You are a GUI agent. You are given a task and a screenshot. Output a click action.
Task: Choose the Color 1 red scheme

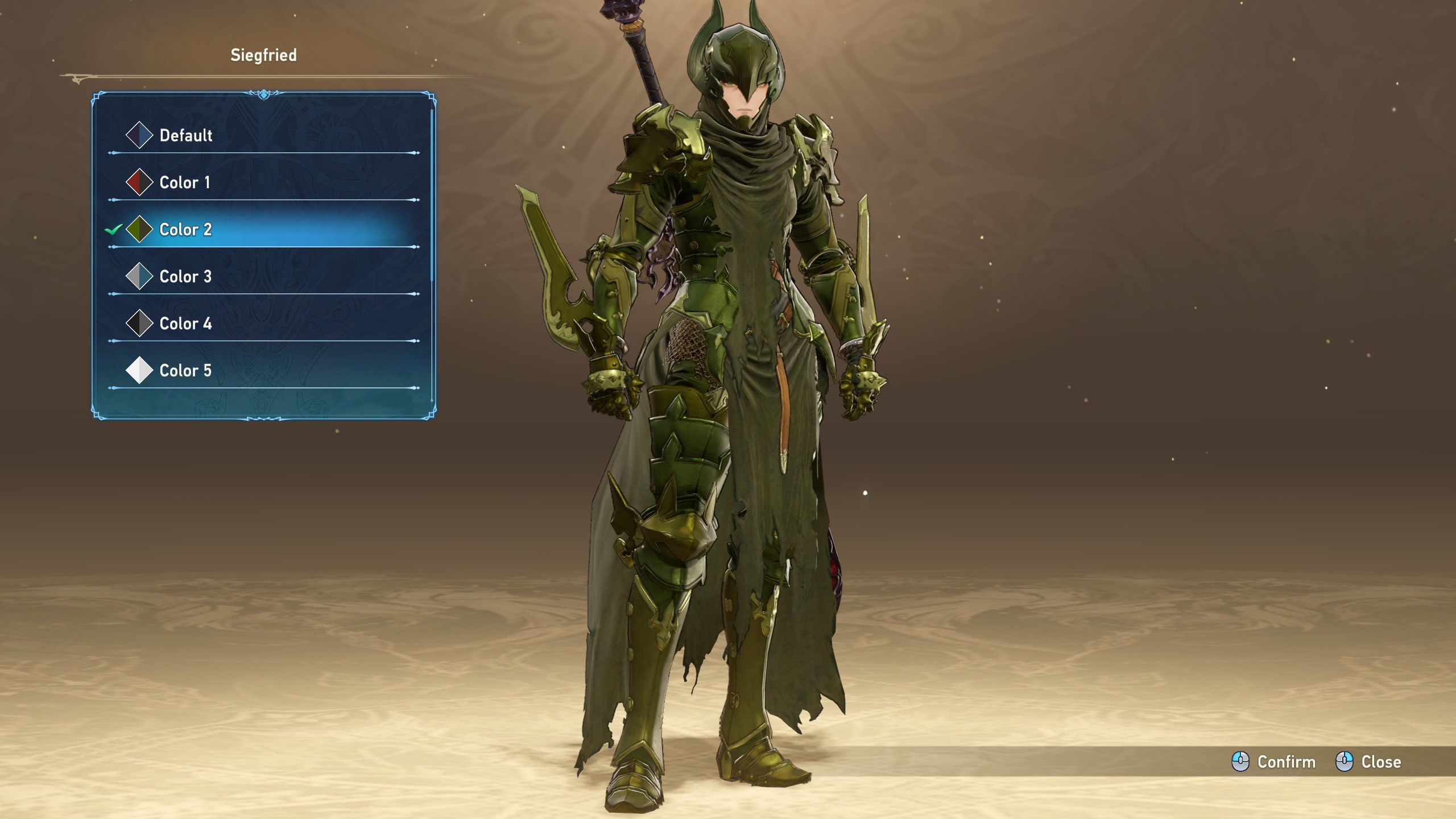(x=184, y=183)
